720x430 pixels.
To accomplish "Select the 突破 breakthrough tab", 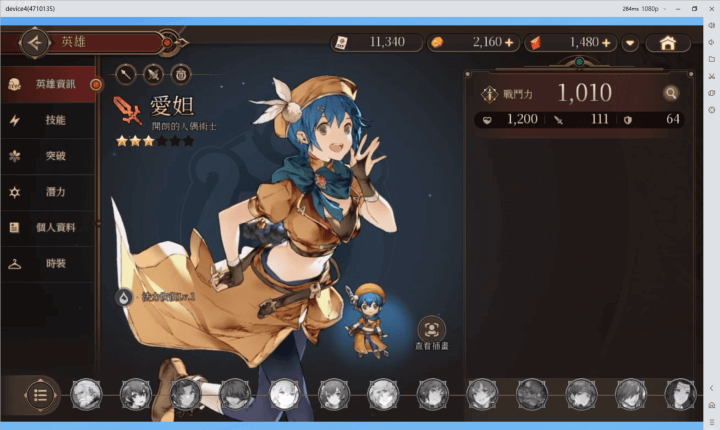I will pyautogui.click(x=50, y=156).
